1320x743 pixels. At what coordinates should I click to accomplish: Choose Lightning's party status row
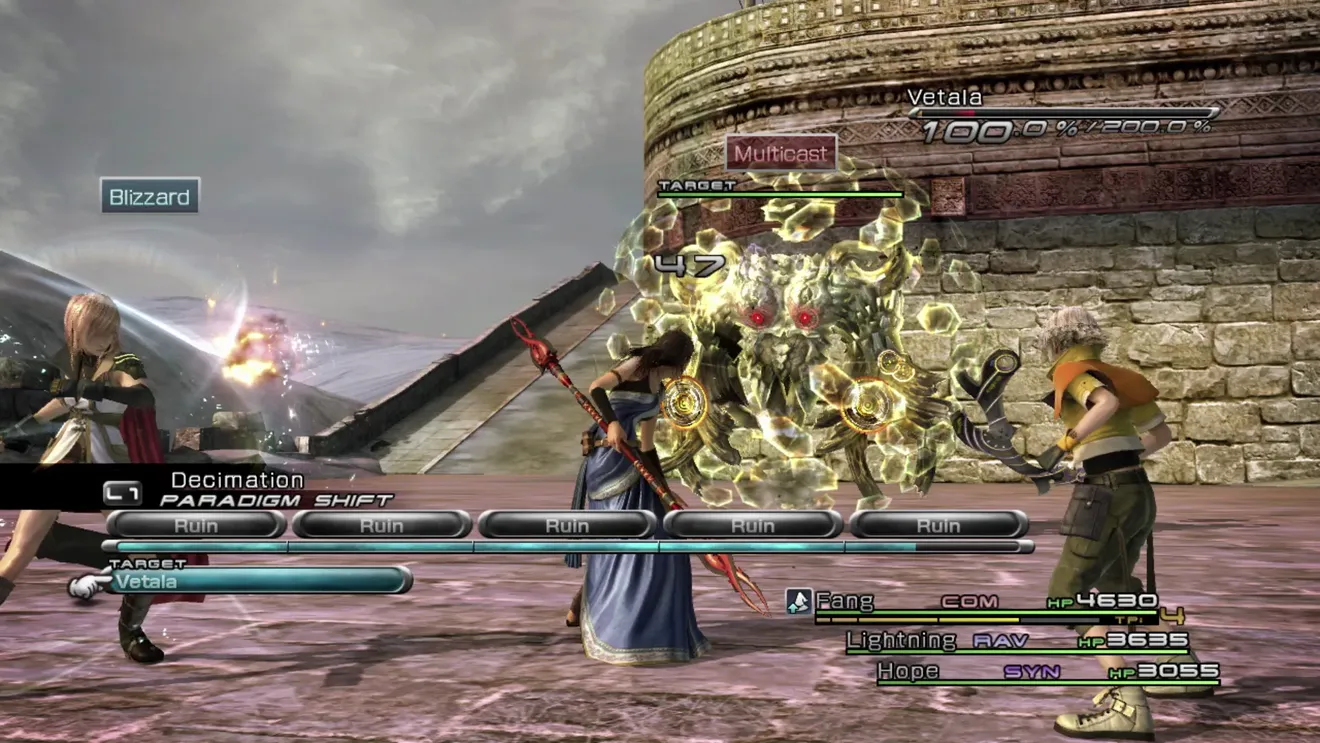[x=1016, y=641]
